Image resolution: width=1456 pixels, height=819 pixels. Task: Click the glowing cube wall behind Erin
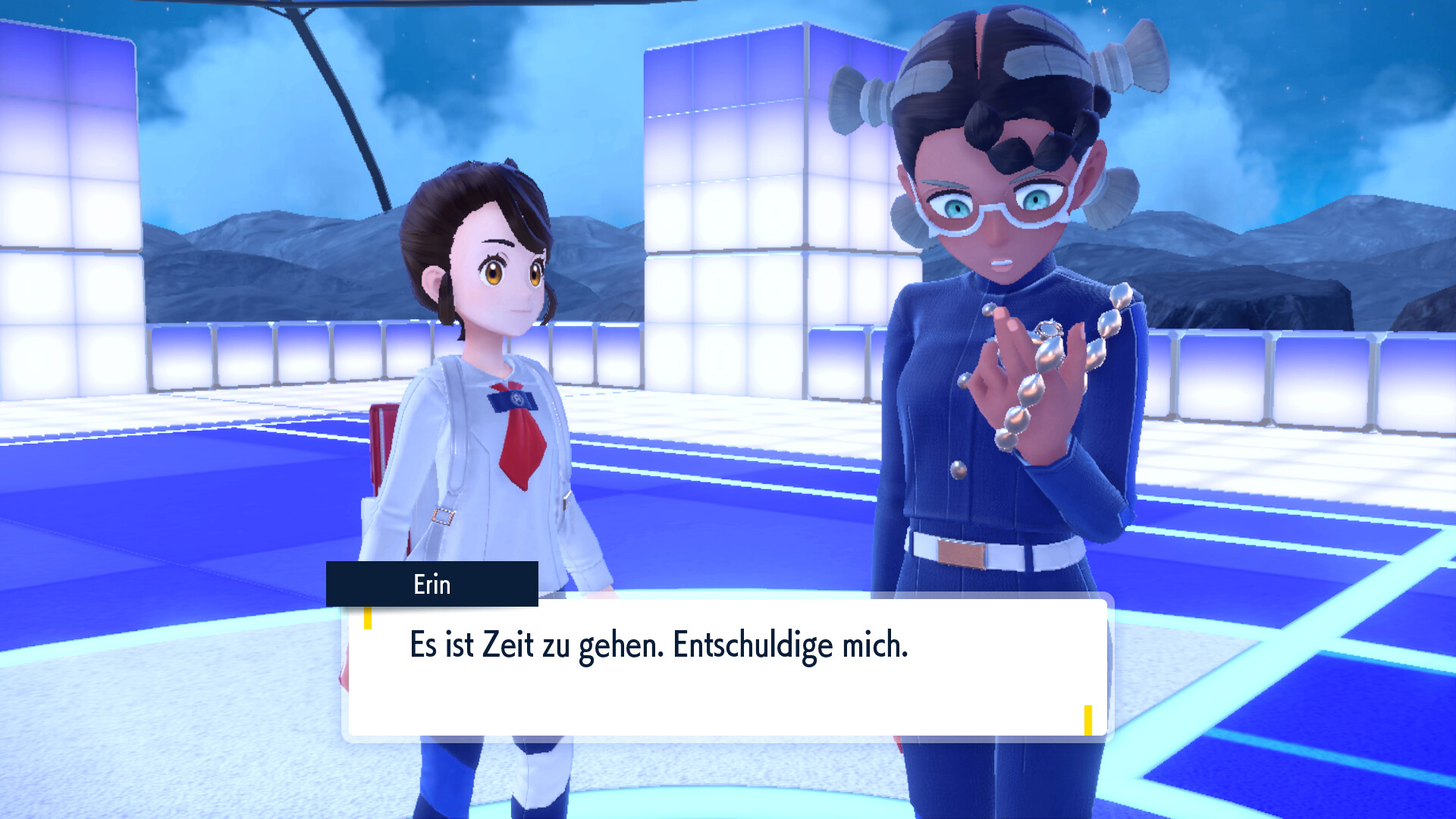click(x=728, y=190)
